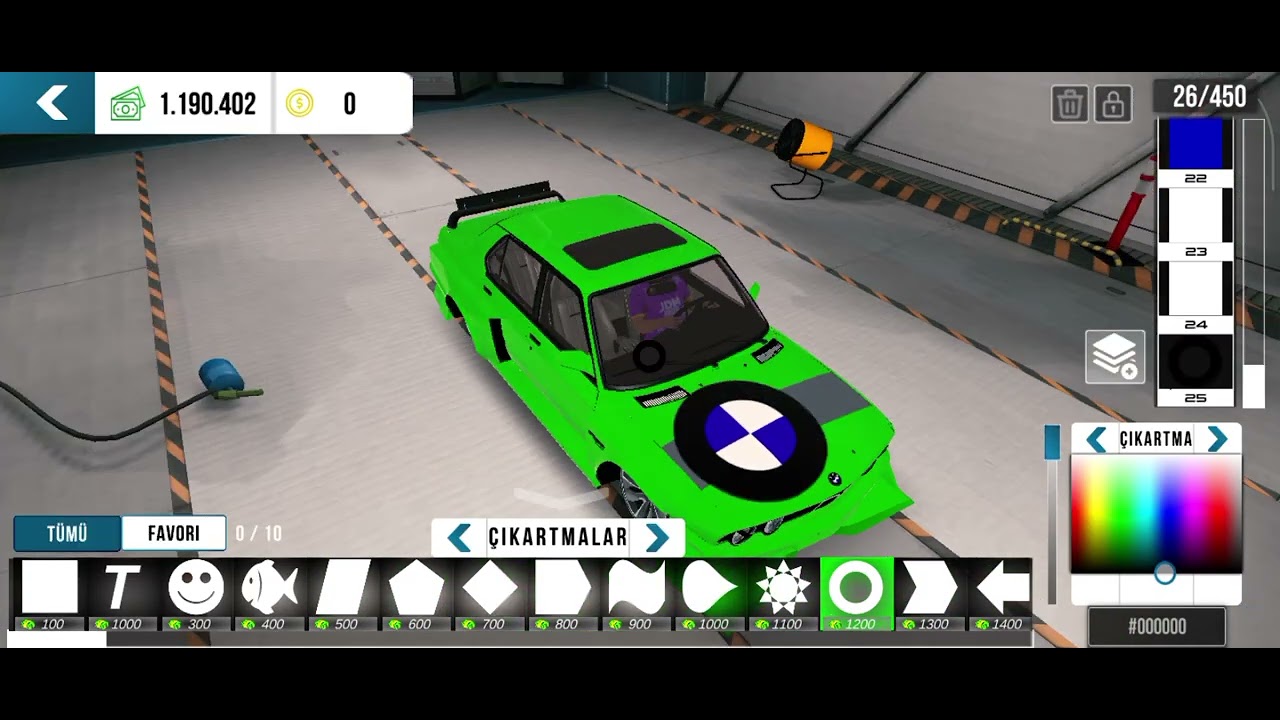Select the ring shape decal priced 1200
Viewport: 1280px width, 720px height.
coord(856,587)
